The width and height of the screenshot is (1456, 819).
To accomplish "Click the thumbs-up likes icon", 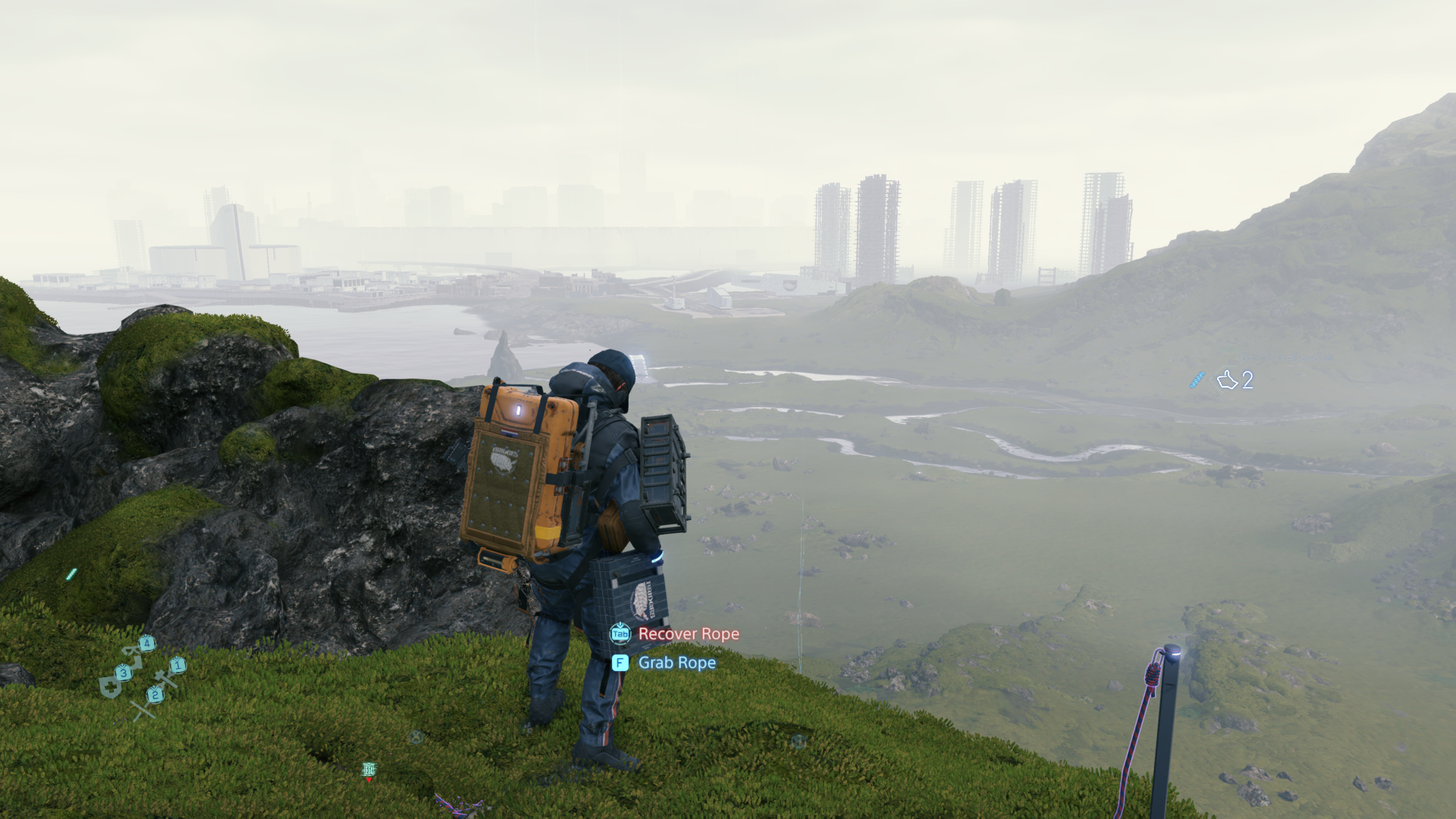I will coord(1226,380).
